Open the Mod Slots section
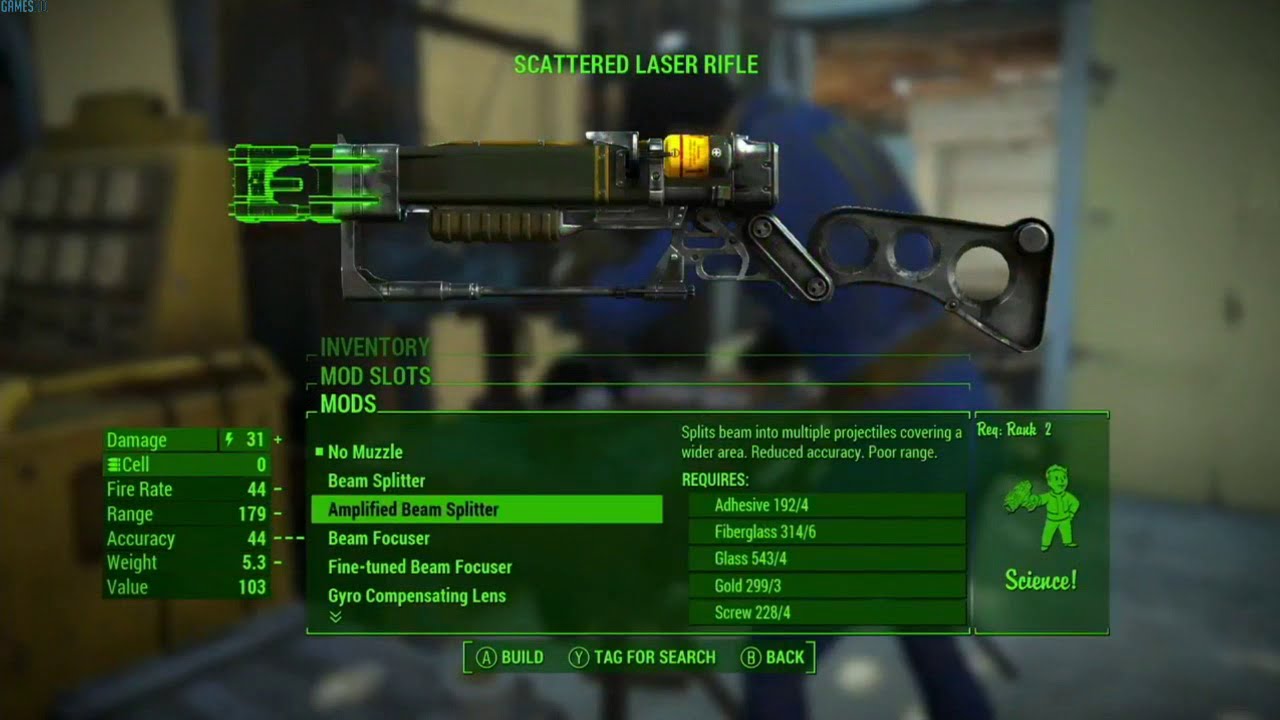The width and height of the screenshot is (1280, 720). tap(375, 376)
